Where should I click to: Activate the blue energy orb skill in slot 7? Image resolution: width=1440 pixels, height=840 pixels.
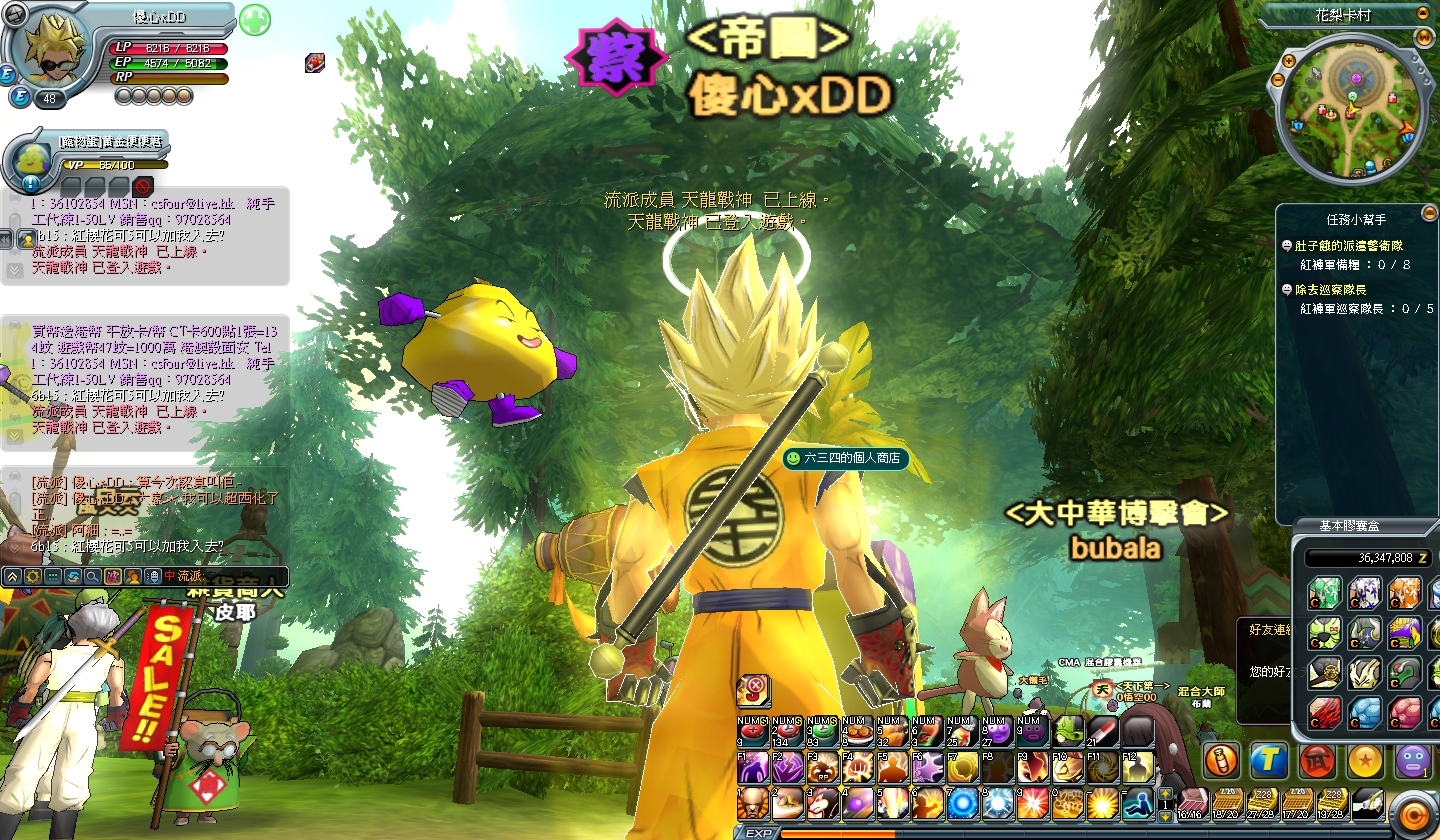962,801
